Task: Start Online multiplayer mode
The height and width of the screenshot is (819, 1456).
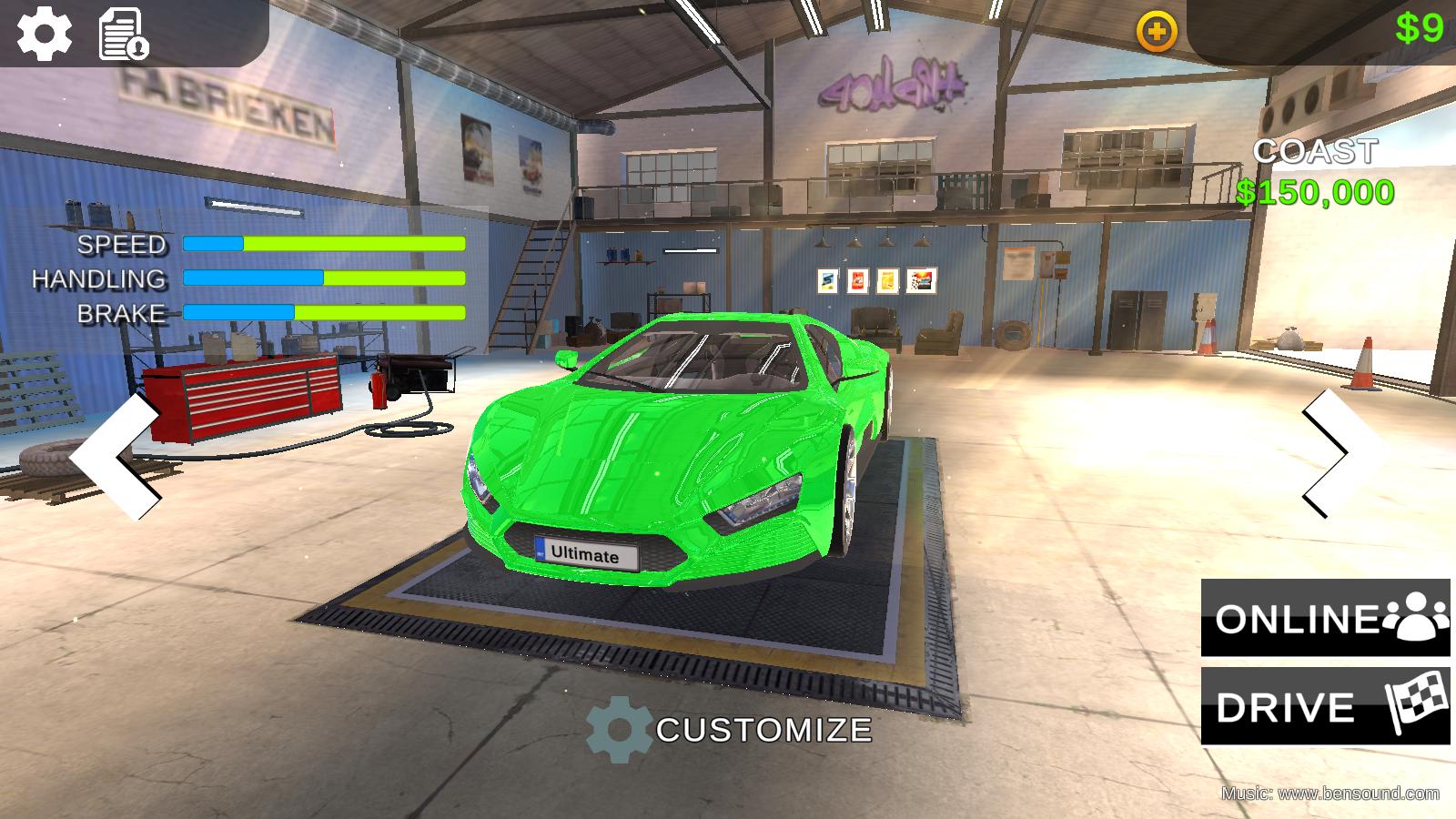Action: 1325,618
